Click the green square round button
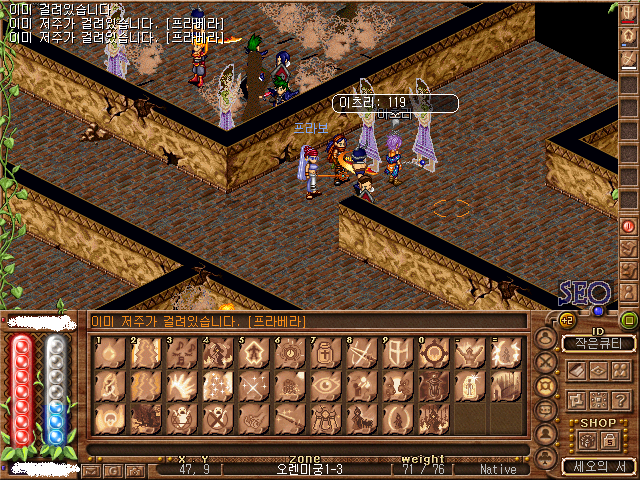The width and height of the screenshot is (640, 480). click(x=629, y=320)
